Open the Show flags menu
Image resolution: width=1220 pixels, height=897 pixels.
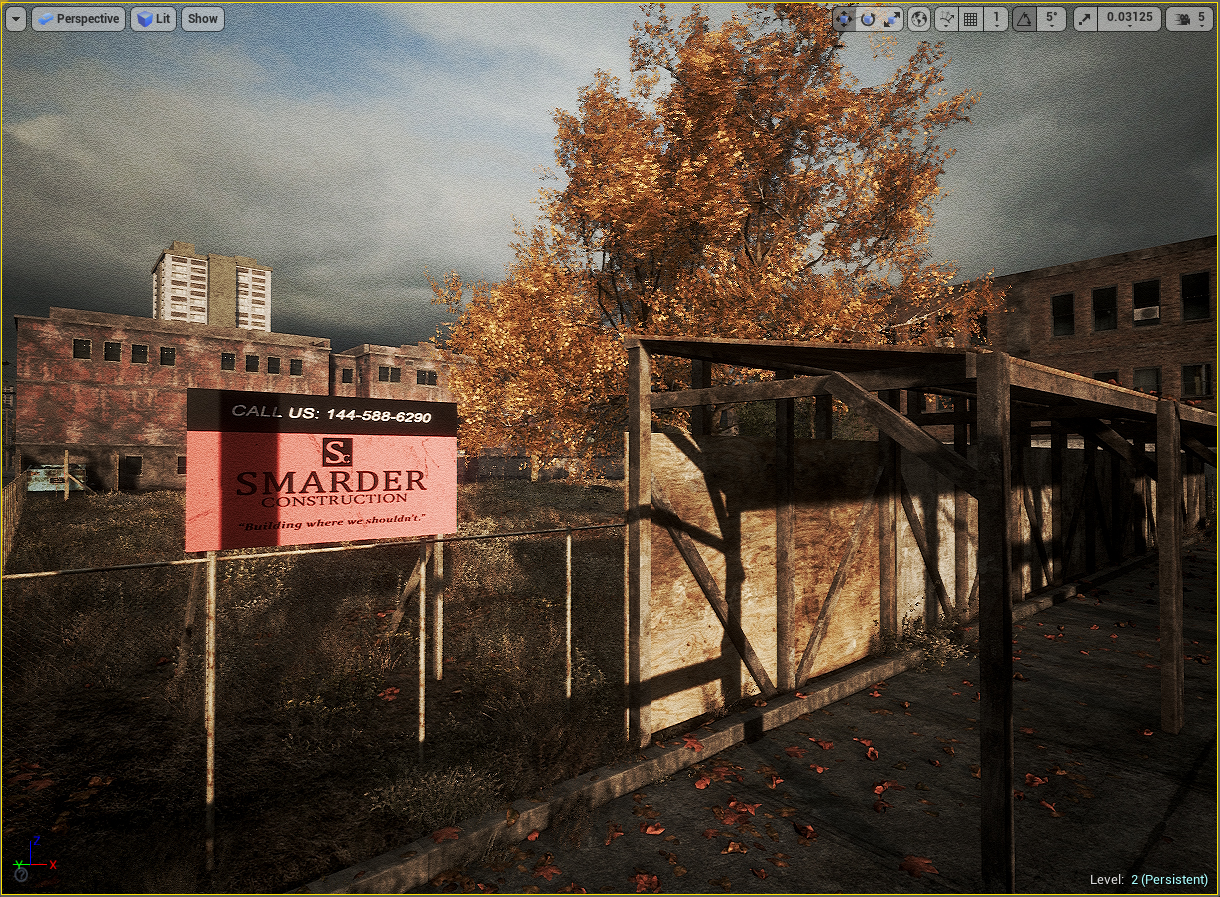pos(202,19)
